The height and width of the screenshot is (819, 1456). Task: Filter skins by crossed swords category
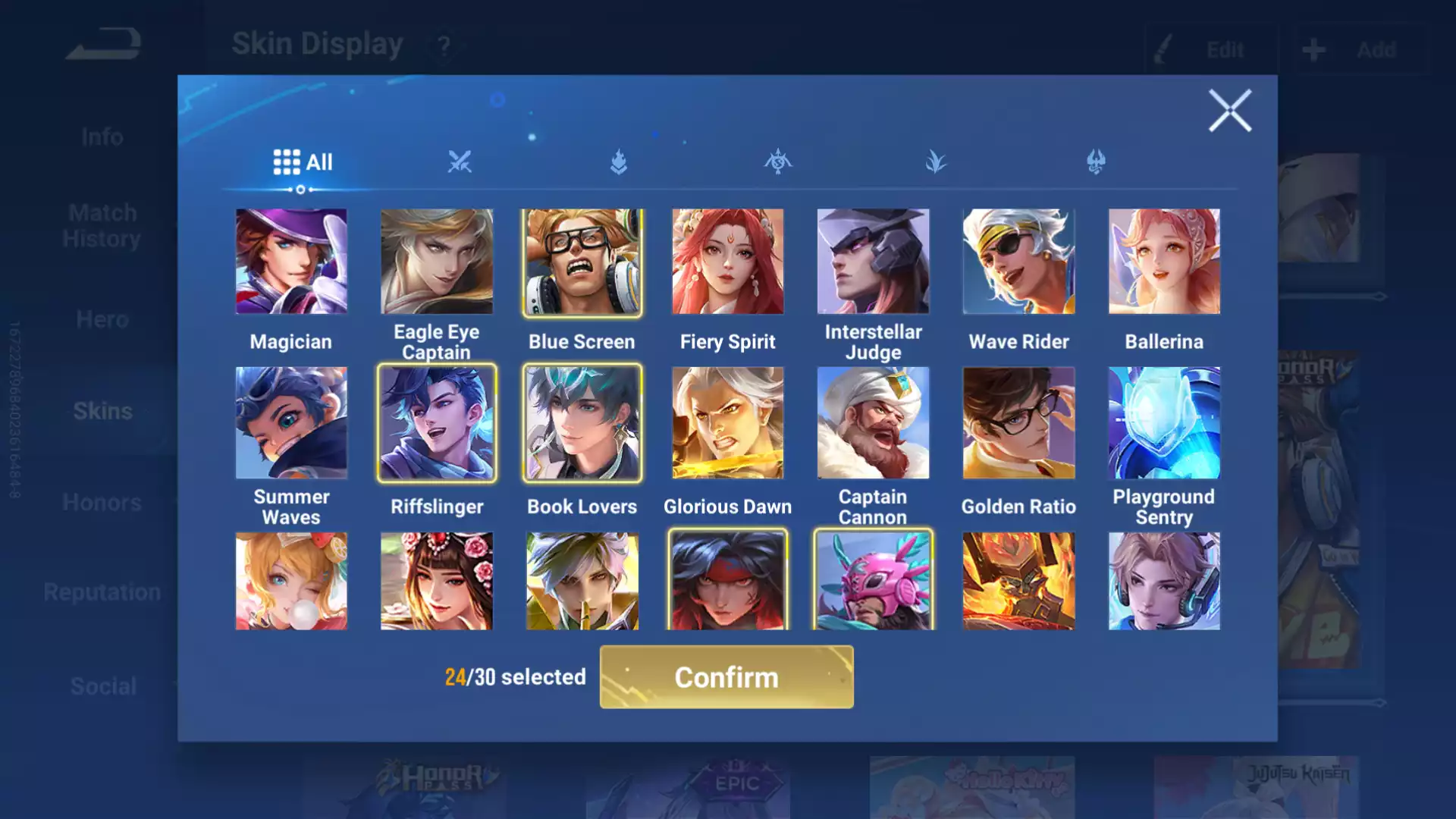460,162
